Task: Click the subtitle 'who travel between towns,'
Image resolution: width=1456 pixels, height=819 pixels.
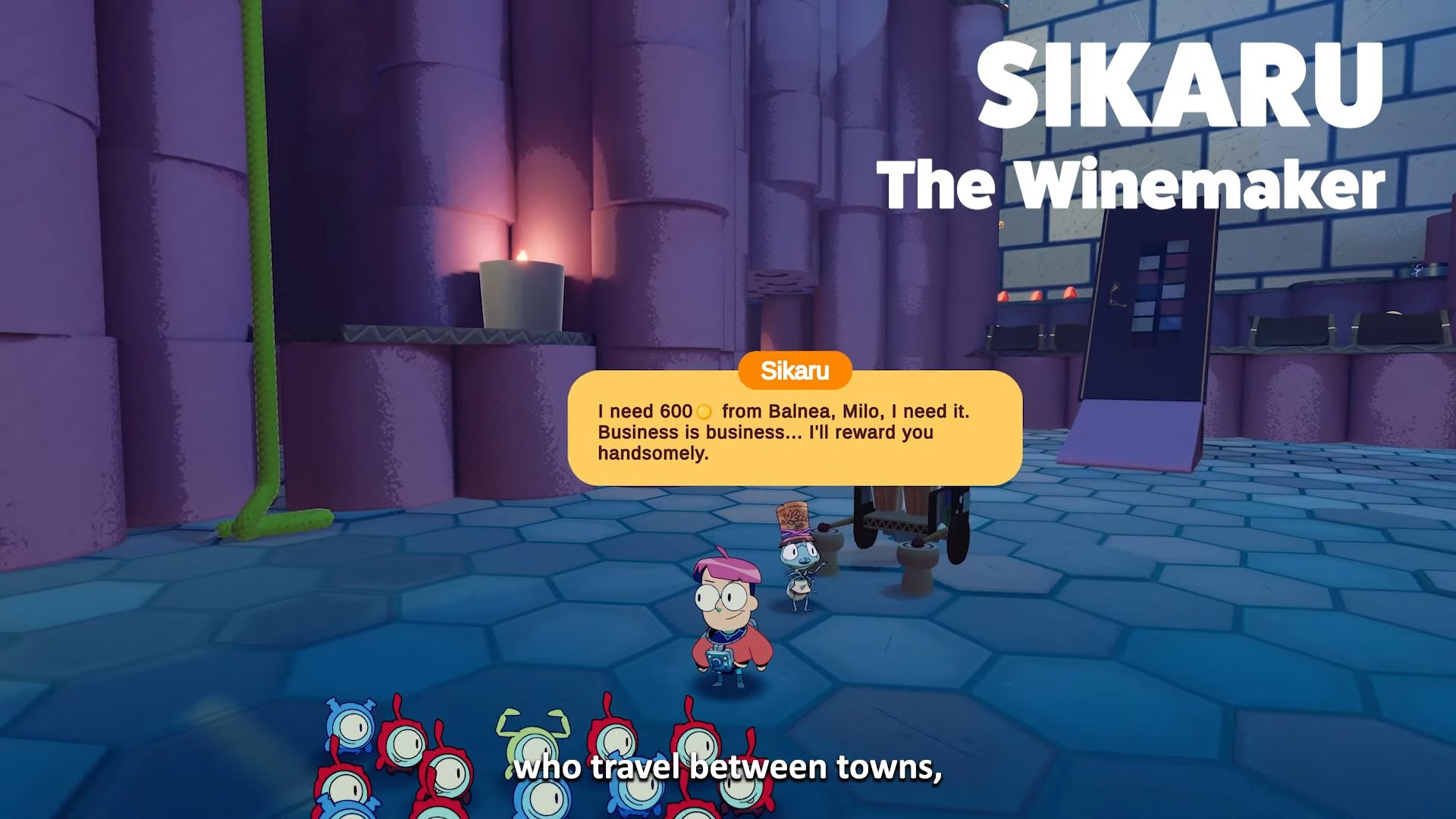Action: click(x=728, y=770)
